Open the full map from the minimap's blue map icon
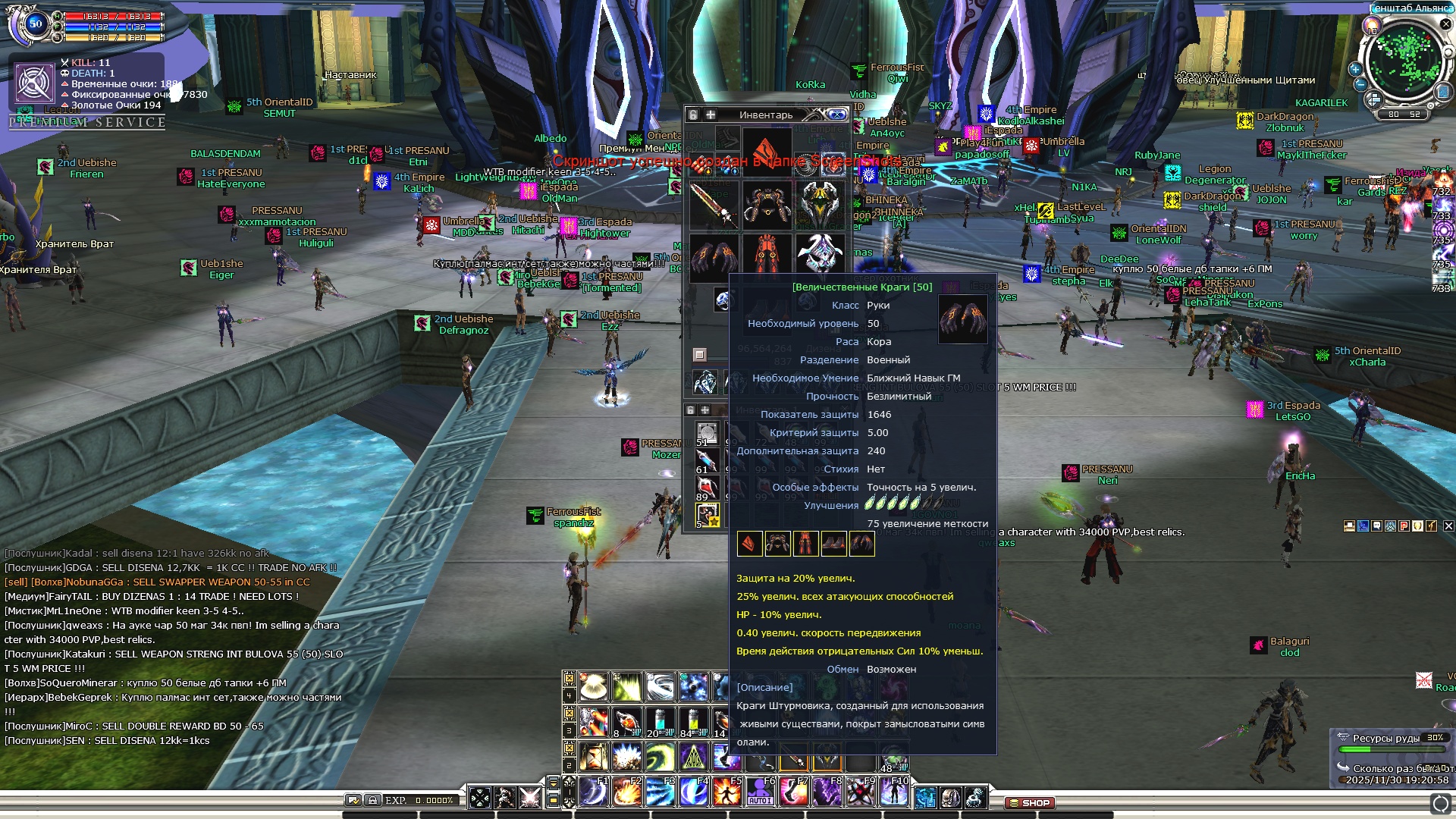 (1443, 92)
